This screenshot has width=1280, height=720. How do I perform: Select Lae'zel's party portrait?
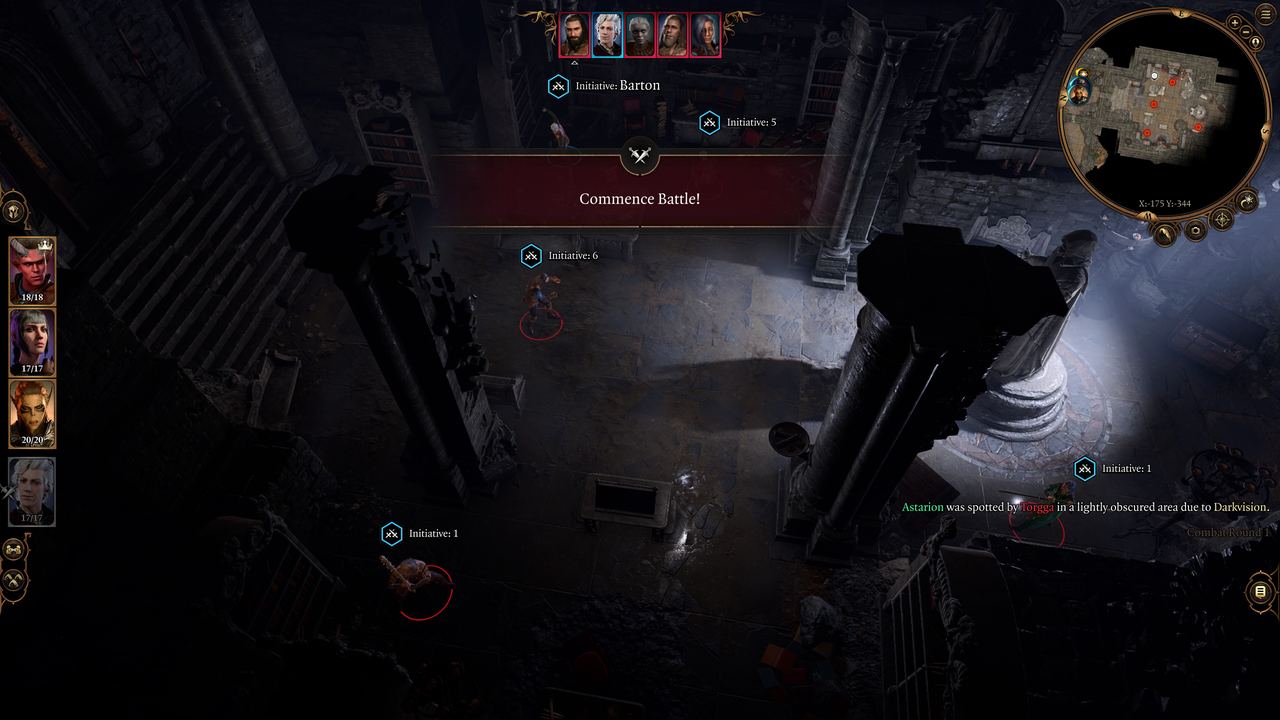(32, 413)
